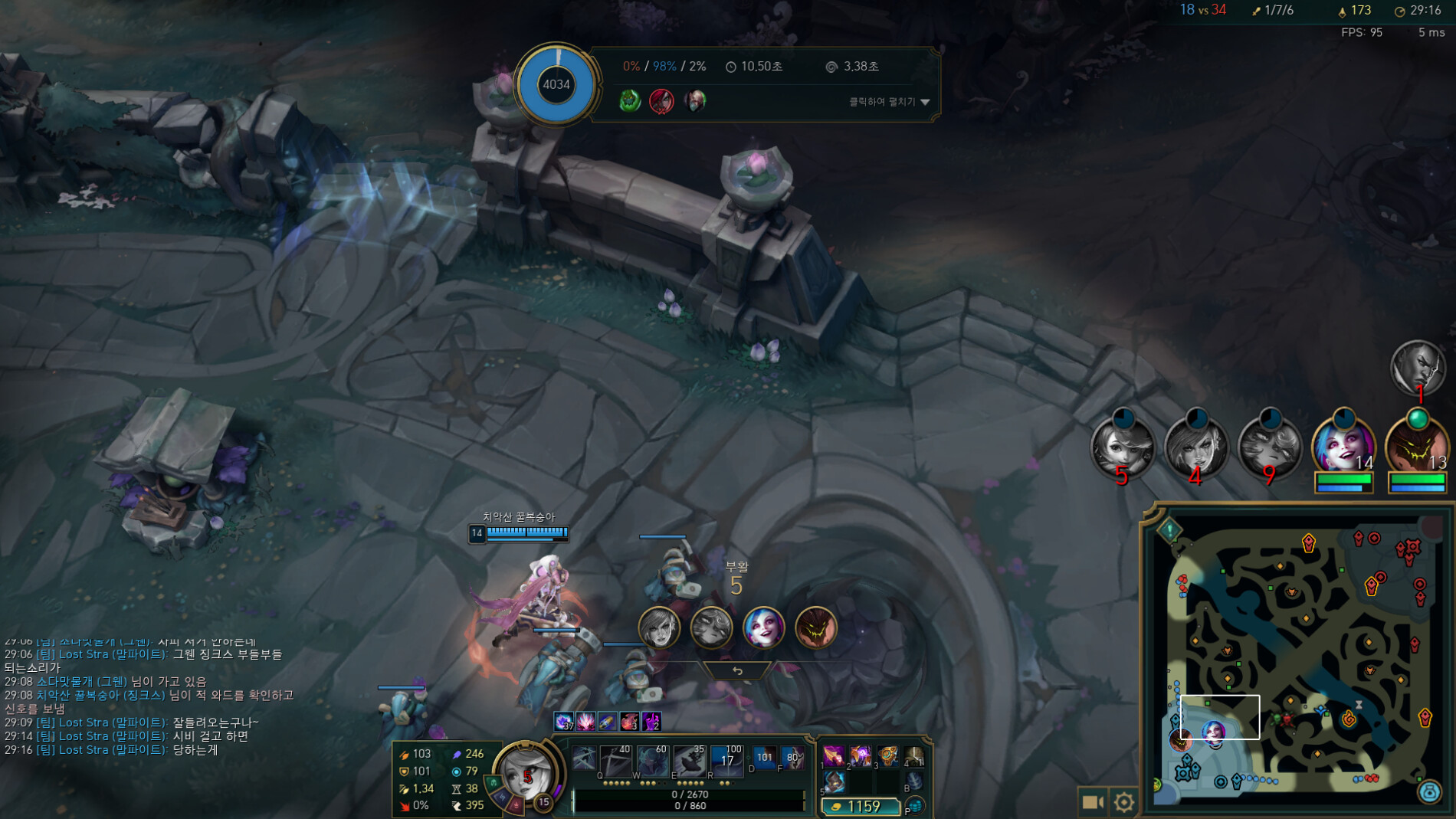Select the D summoner spell
1456x819 pixels.
pos(764,758)
